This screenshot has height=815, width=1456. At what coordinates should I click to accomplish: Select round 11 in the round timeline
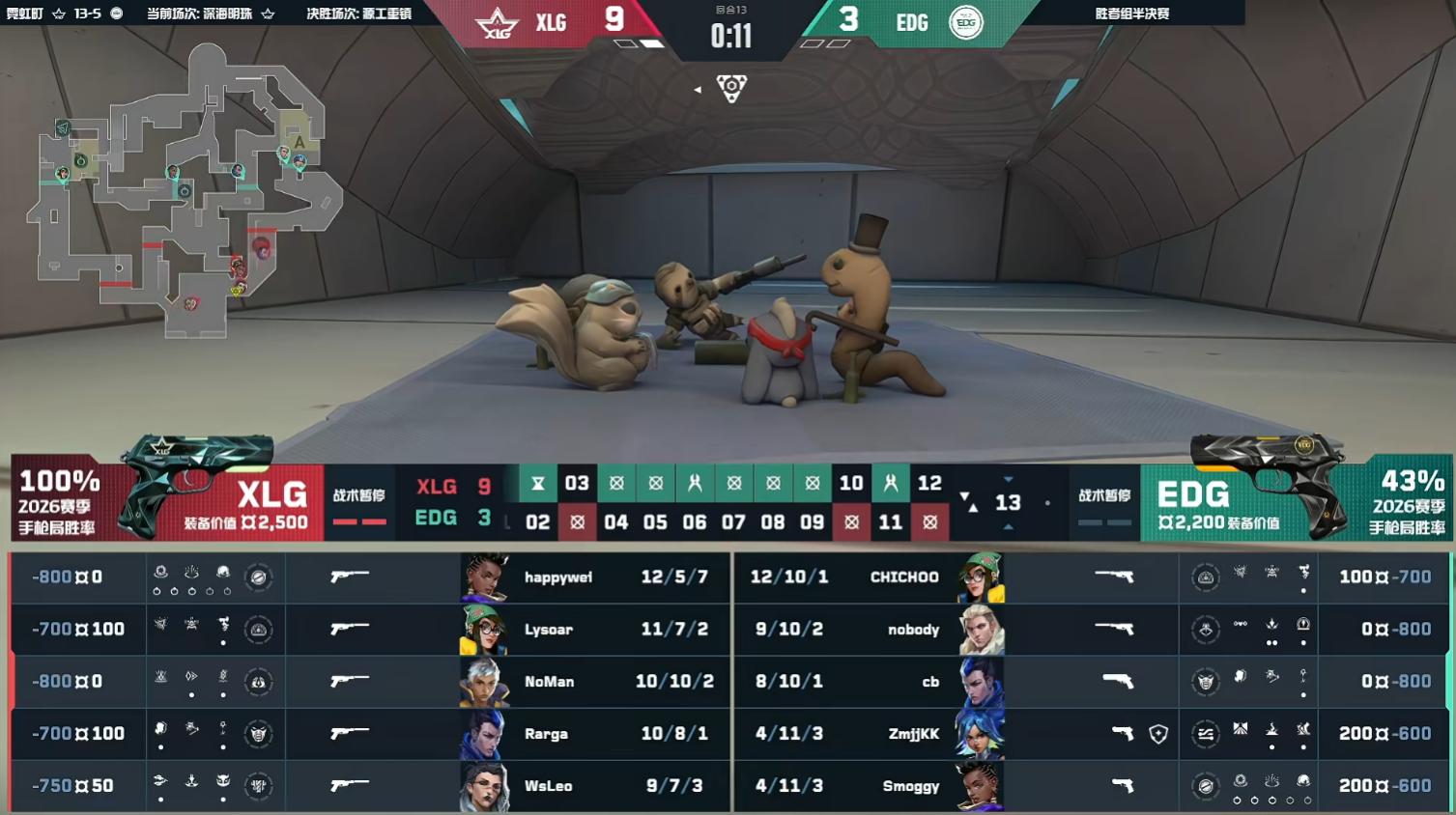(890, 522)
